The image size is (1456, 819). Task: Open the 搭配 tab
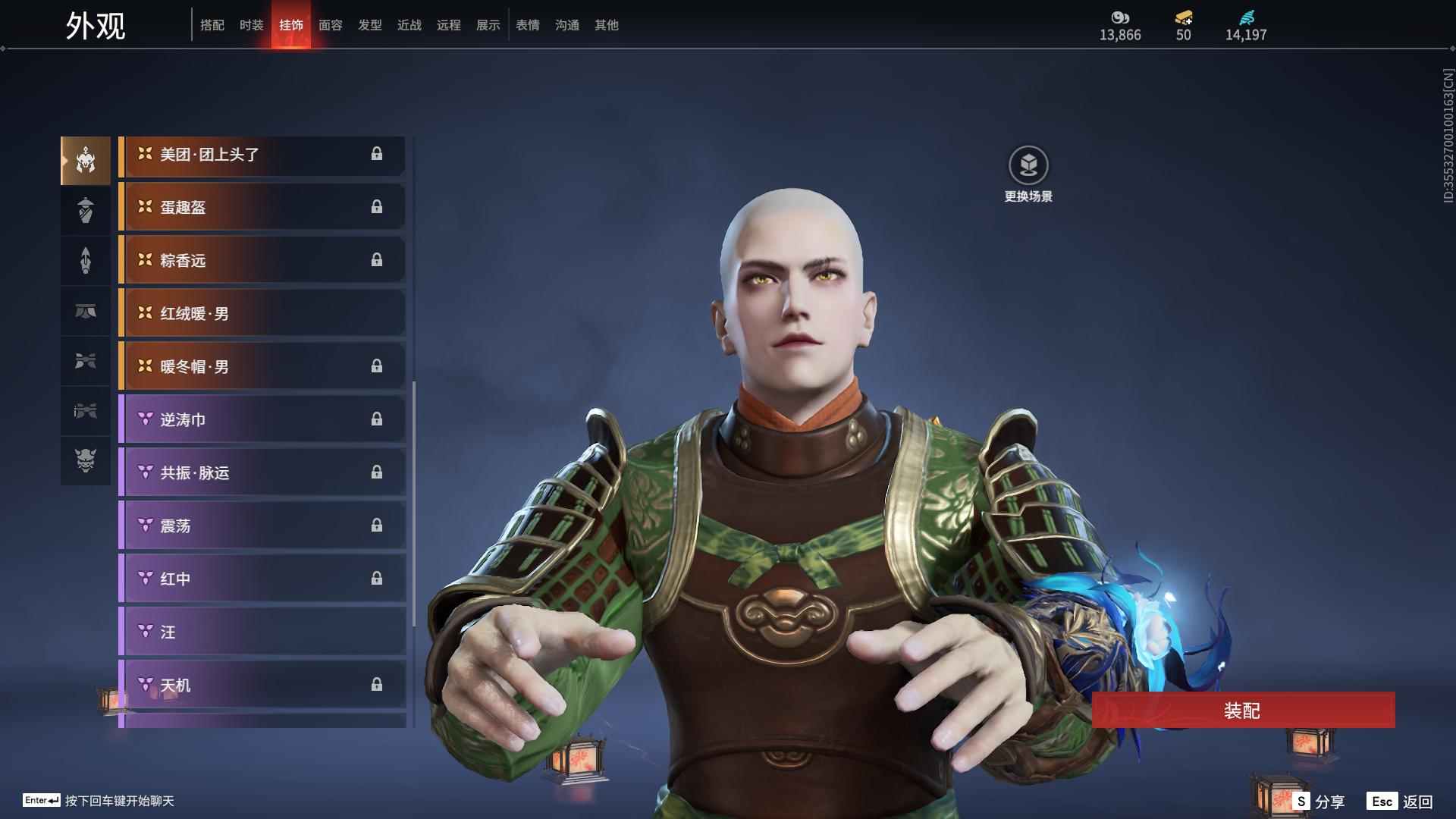[x=212, y=25]
